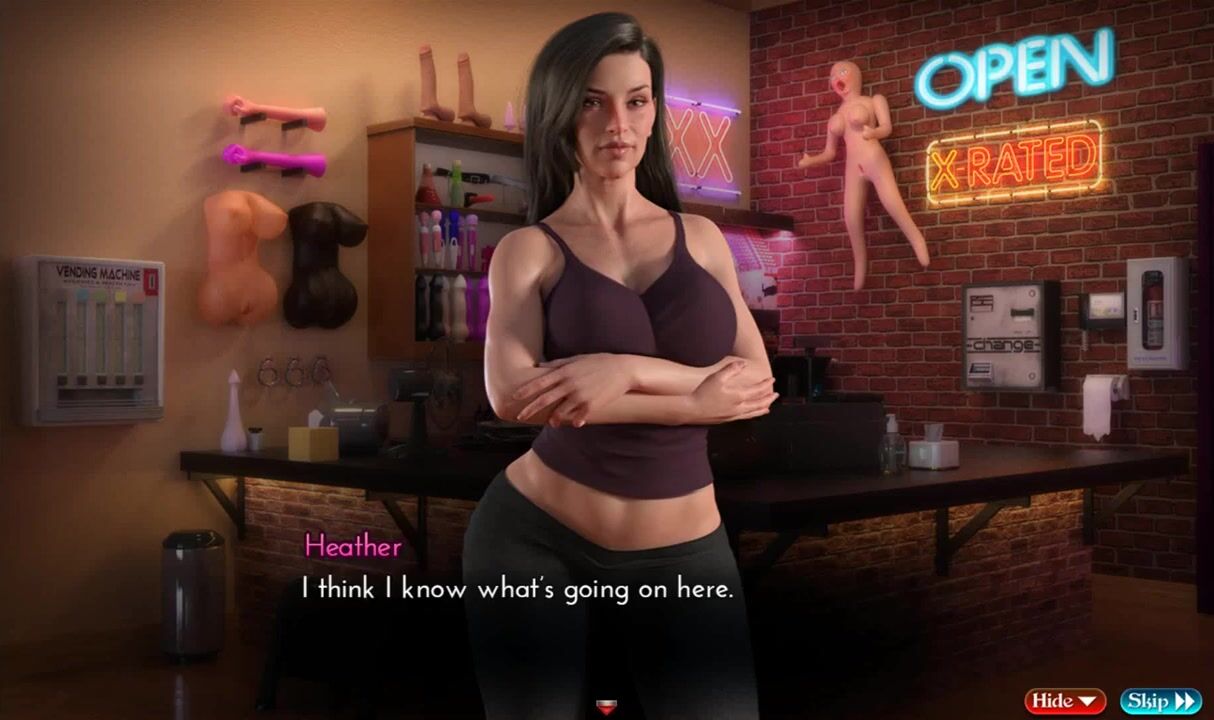Image resolution: width=1214 pixels, height=720 pixels.
Task: Advance dialogue with the red arrow indicator
Action: (x=606, y=708)
